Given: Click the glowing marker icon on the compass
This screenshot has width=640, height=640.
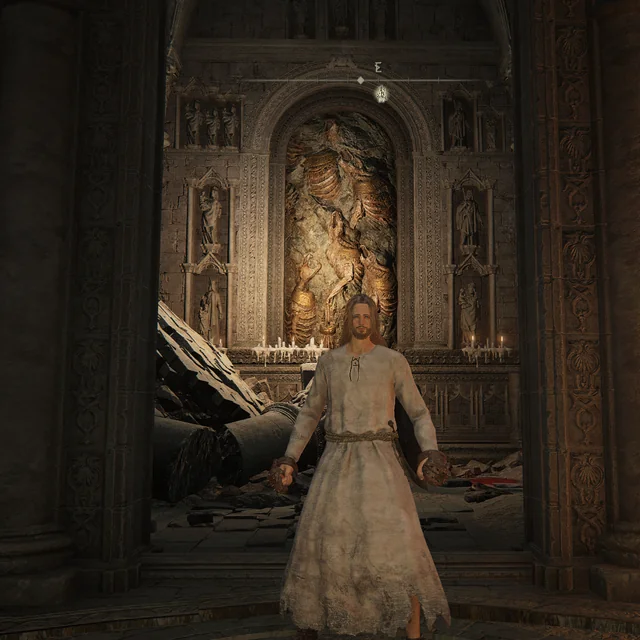Looking at the screenshot, I should (381, 93).
